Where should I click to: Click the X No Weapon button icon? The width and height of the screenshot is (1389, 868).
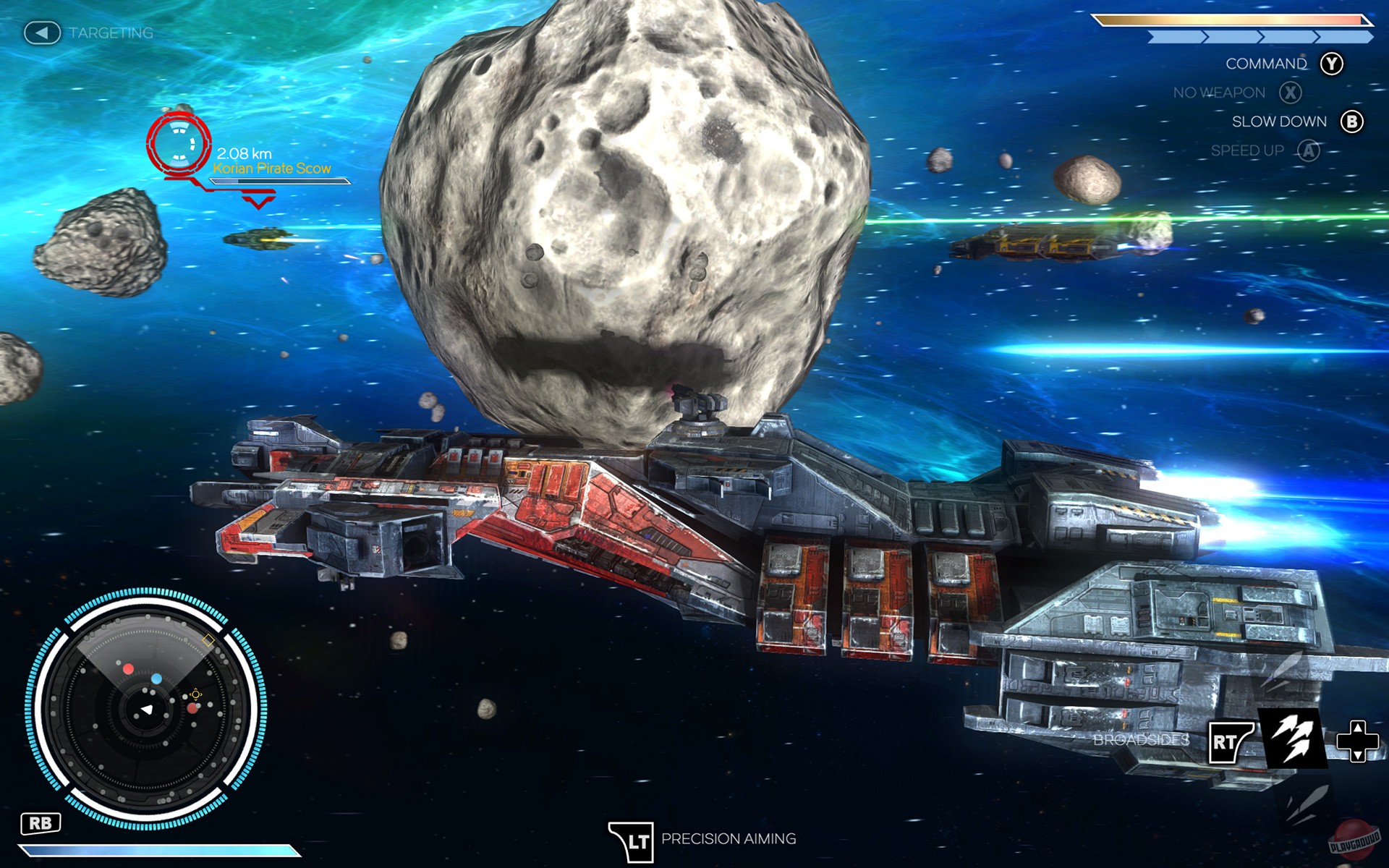[1289, 93]
